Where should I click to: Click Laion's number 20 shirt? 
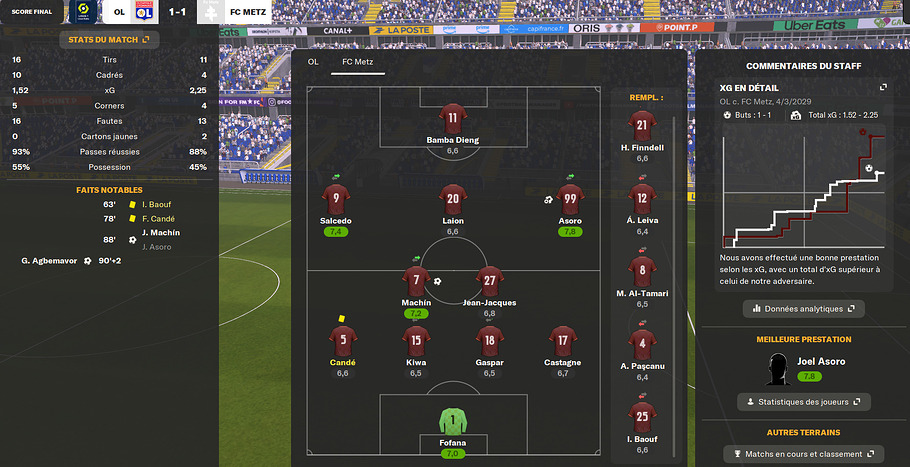pyautogui.click(x=453, y=198)
